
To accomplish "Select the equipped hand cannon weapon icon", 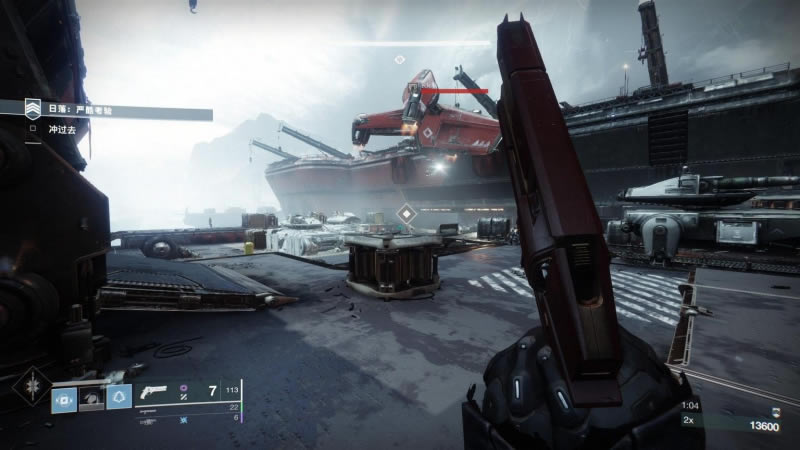I will coord(155,393).
